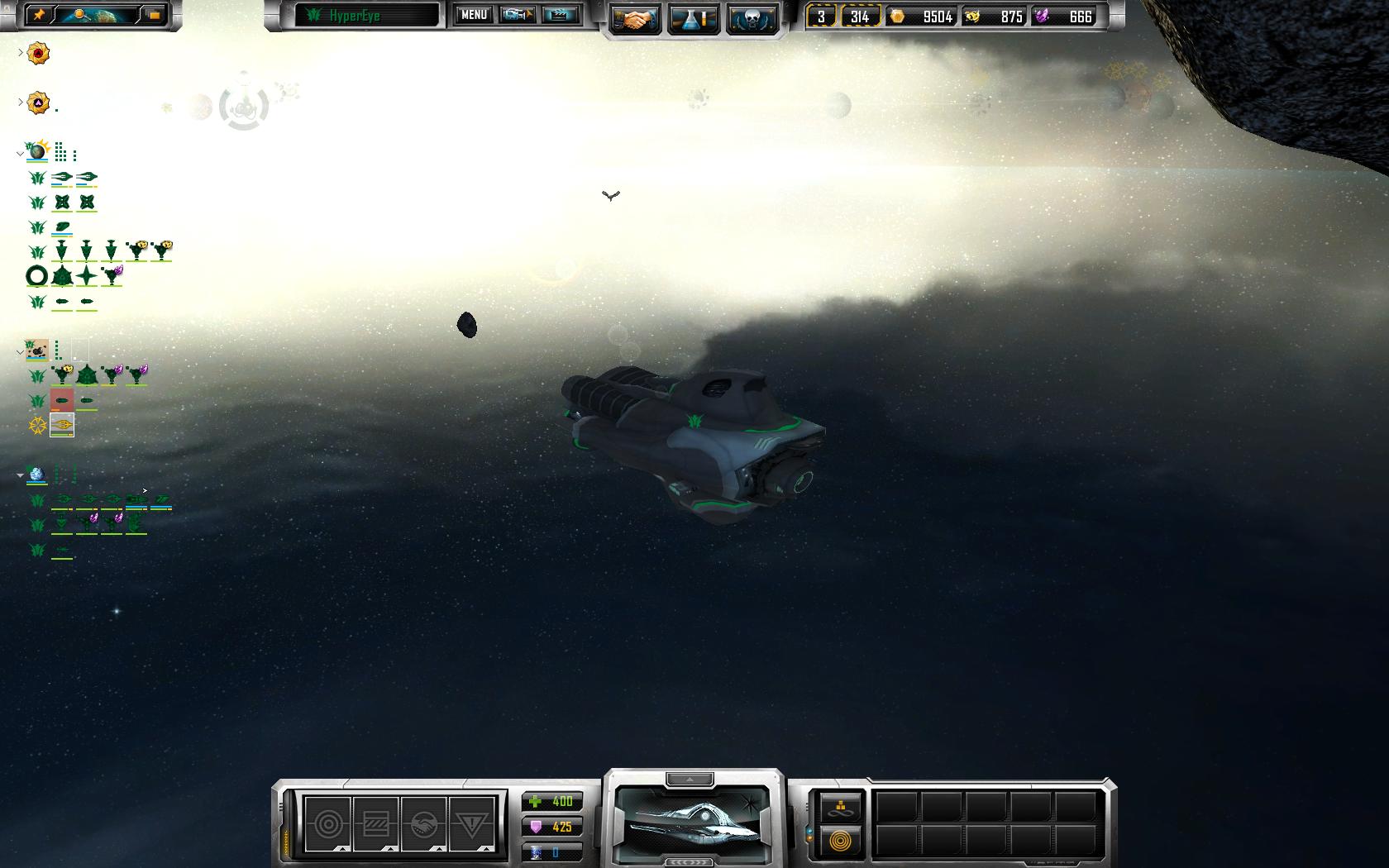Open the research flask screen
The height and width of the screenshot is (868, 1389).
coord(693,20)
